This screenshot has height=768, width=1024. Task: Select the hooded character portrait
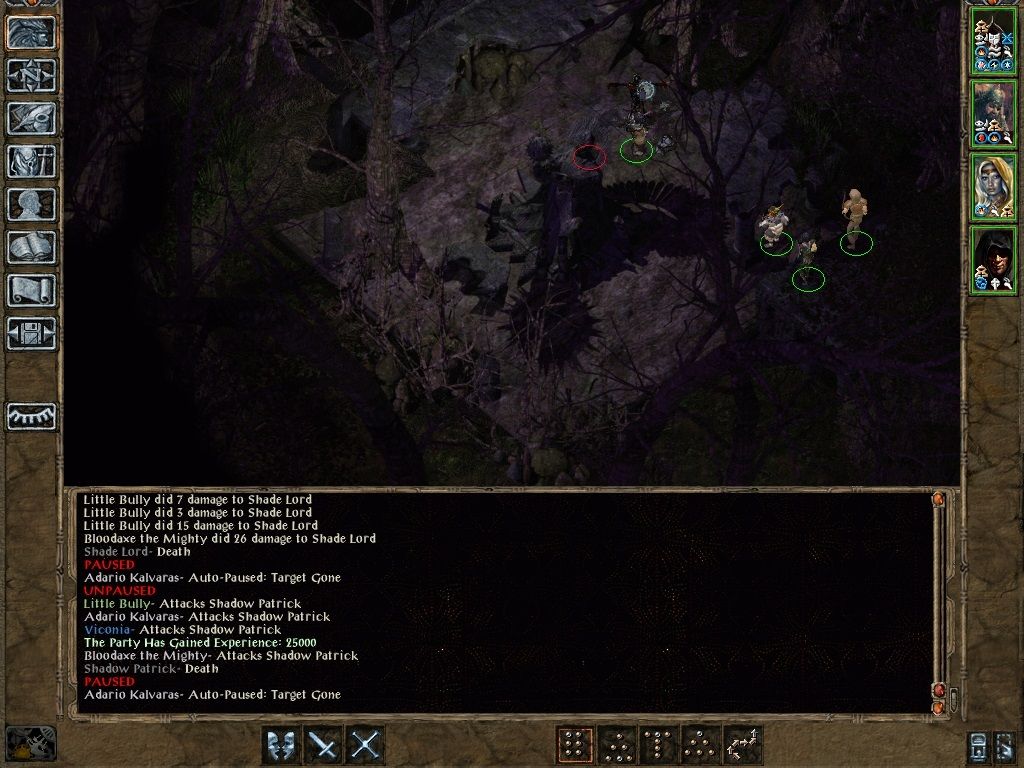[x=993, y=260]
